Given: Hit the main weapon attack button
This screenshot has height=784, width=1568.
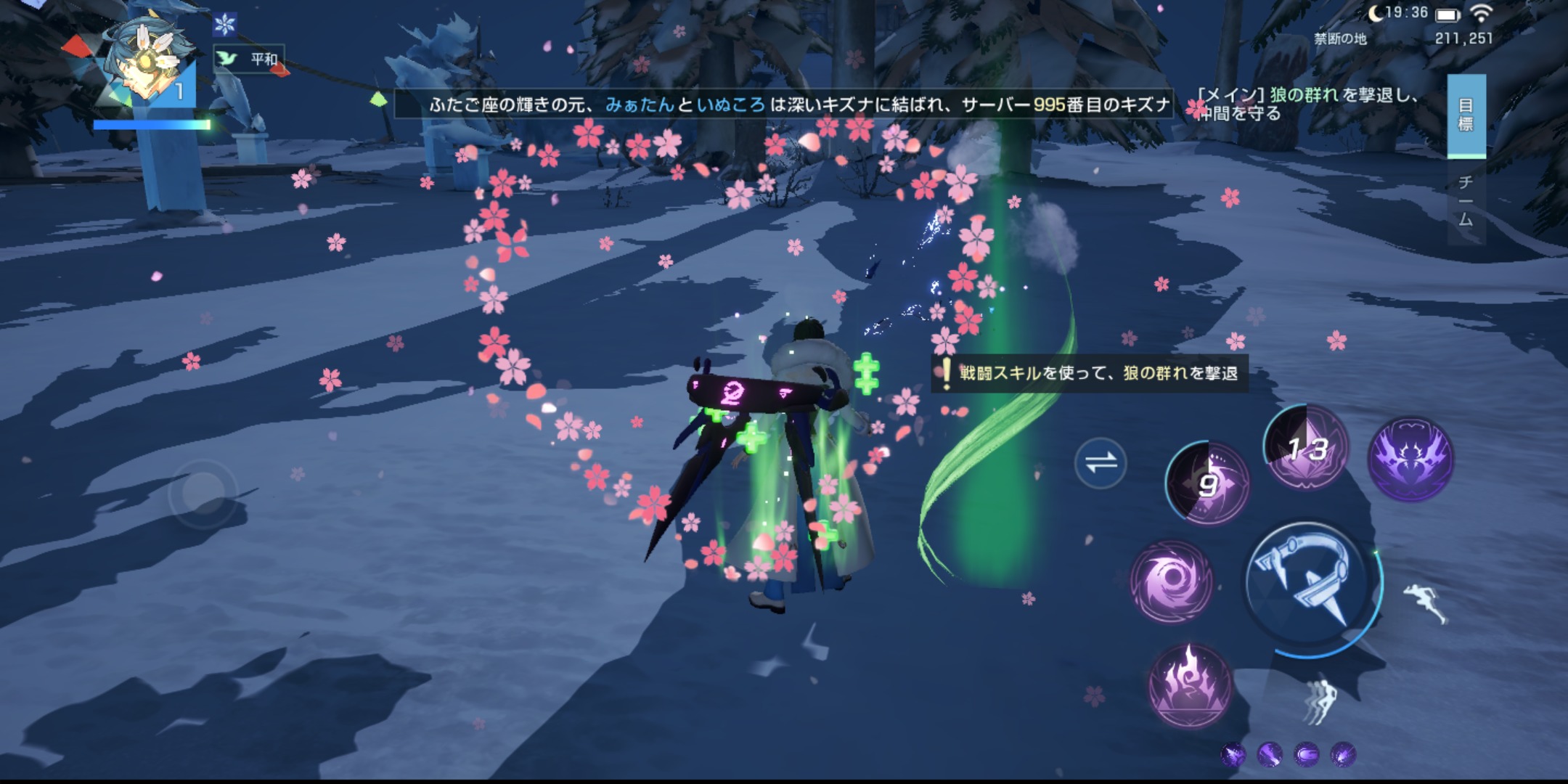Looking at the screenshot, I should 1308,584.
